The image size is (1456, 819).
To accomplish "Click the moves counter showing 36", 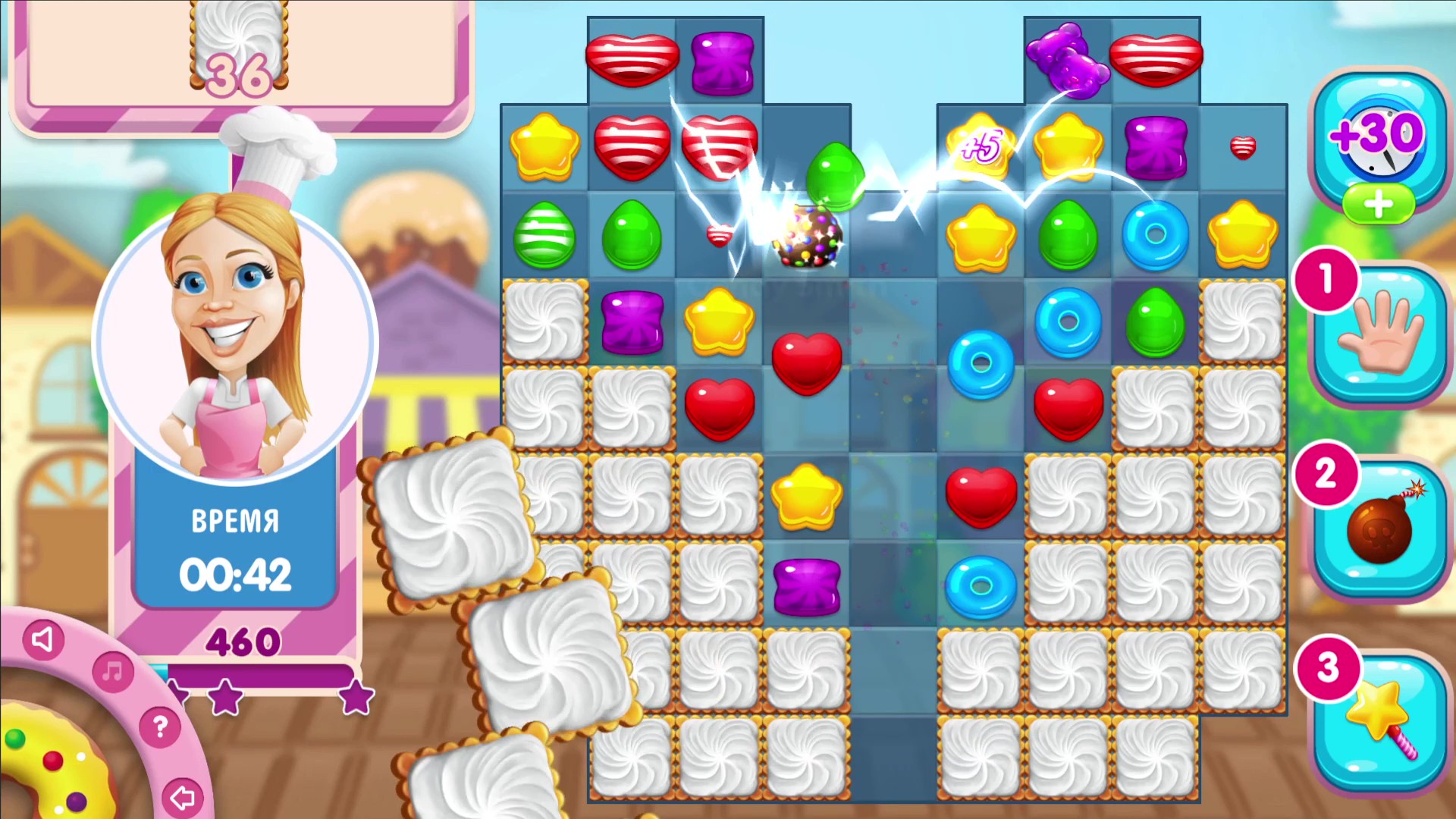I will 239,76.
